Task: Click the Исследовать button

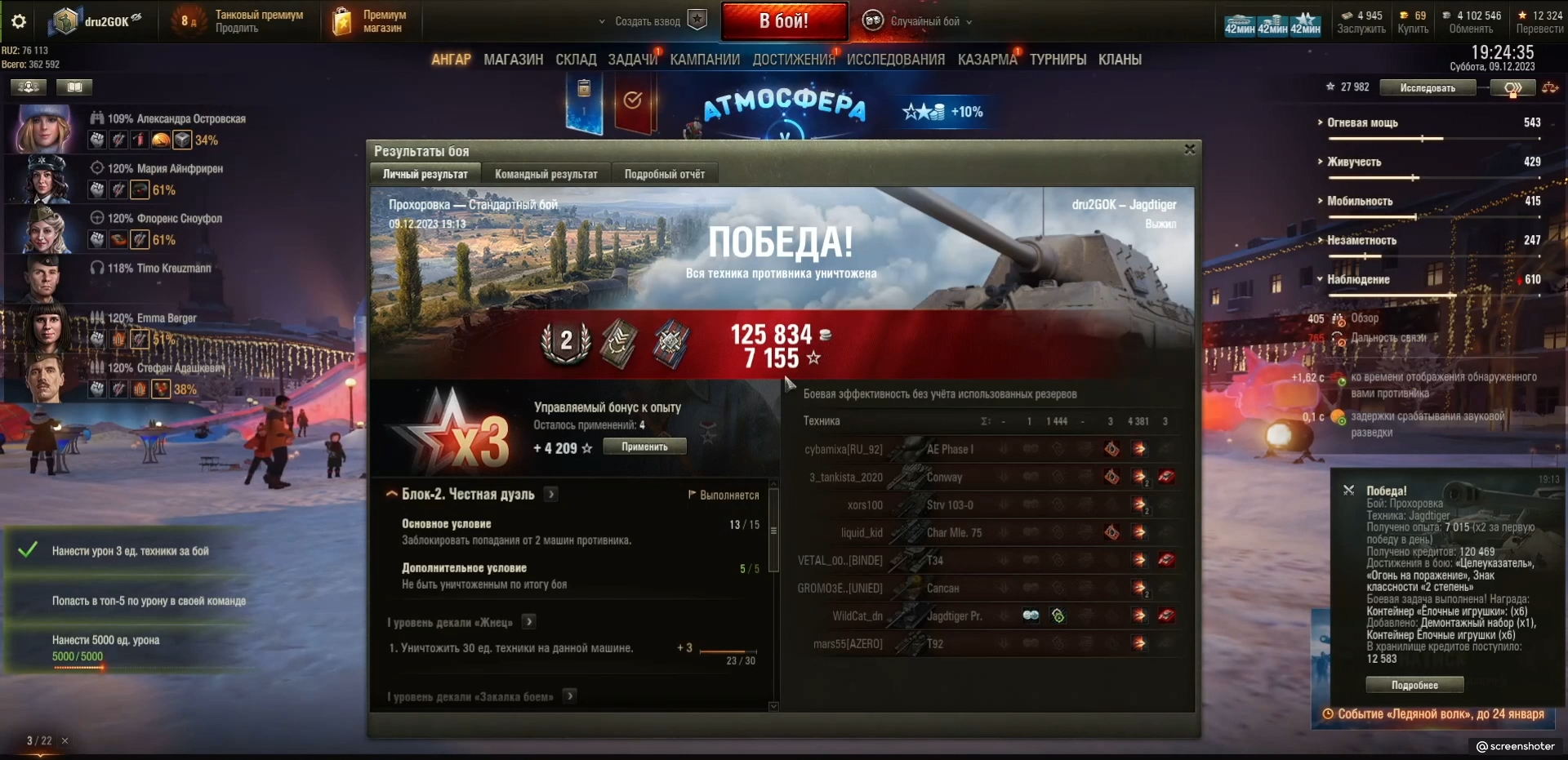Action: click(x=1427, y=88)
